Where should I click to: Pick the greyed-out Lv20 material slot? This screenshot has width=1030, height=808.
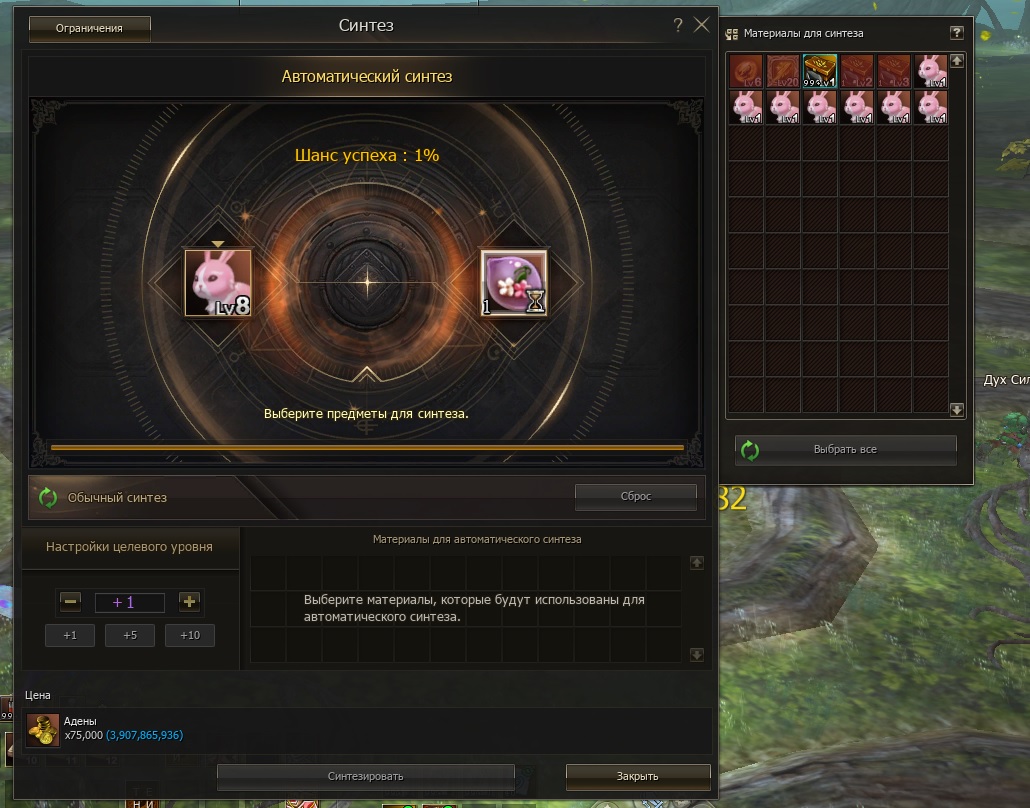783,71
